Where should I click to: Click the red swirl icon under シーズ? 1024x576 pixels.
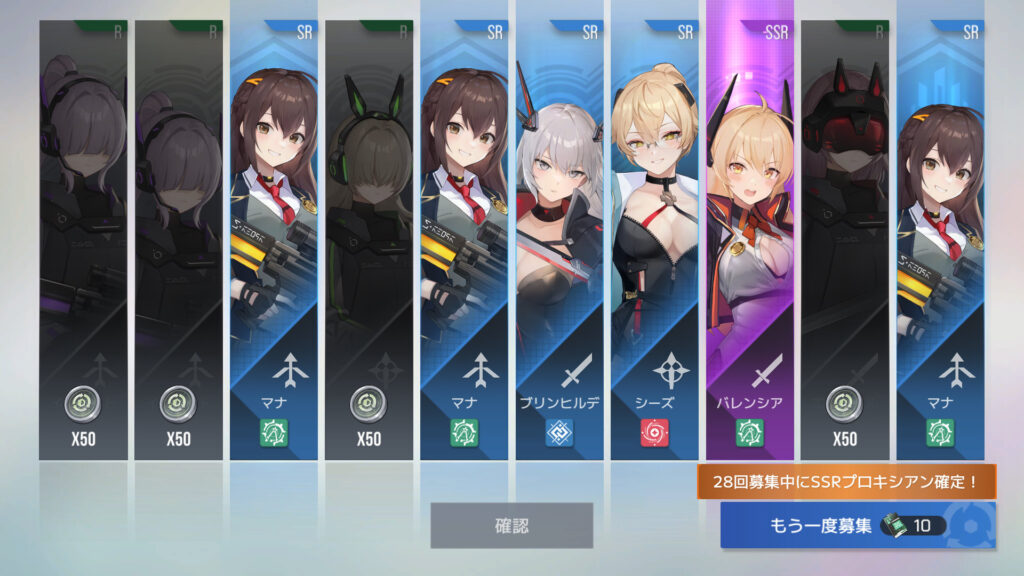(x=654, y=433)
